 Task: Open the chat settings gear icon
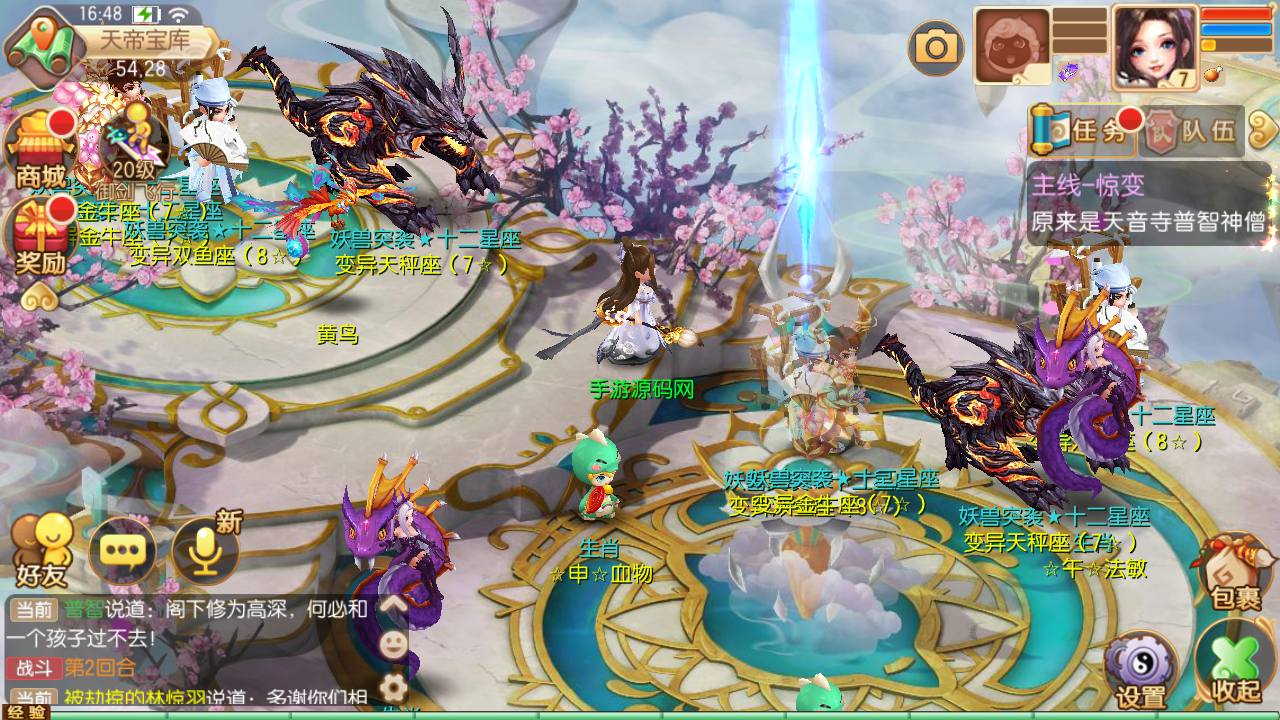click(393, 687)
